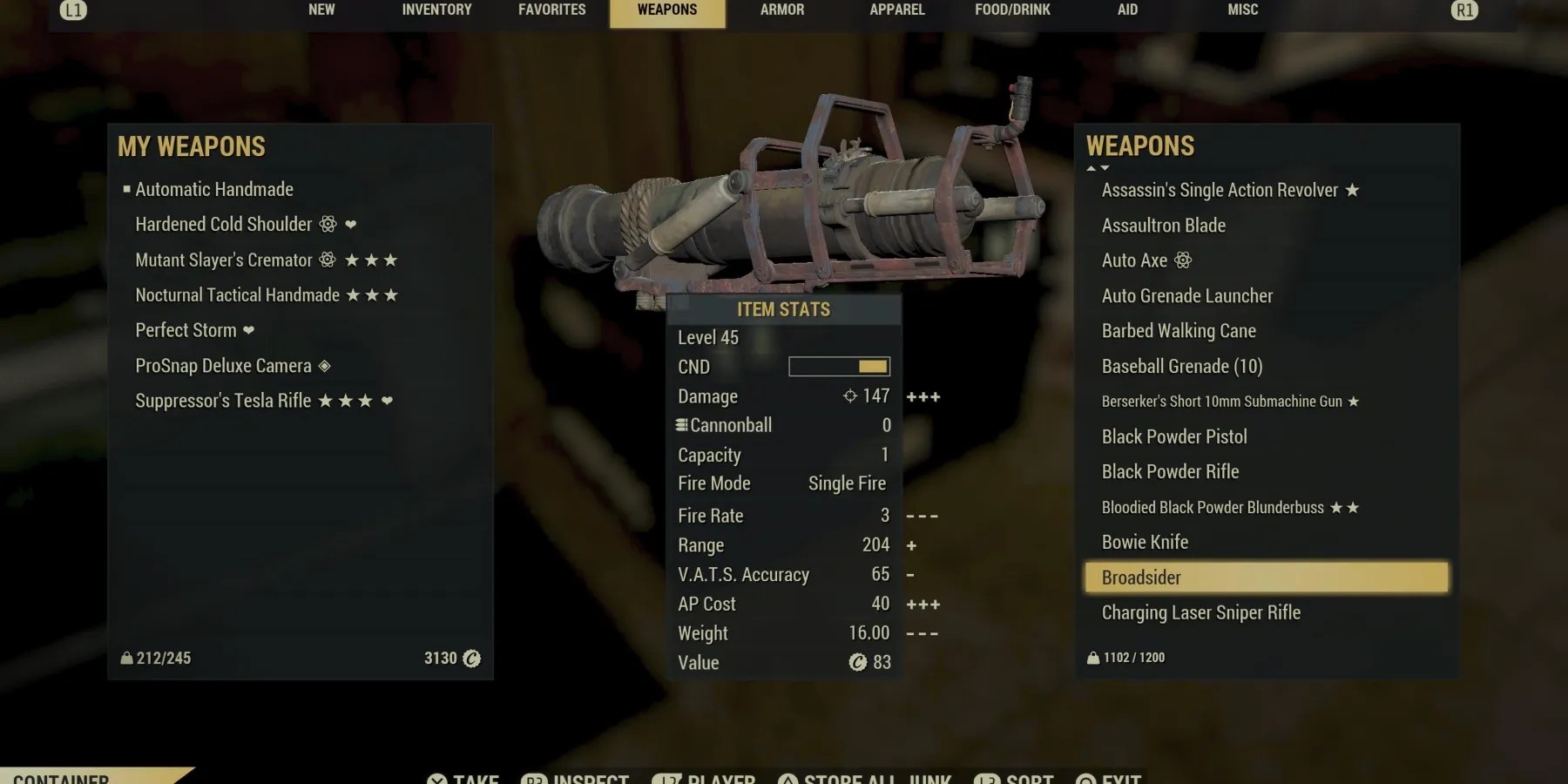1568x784 pixels.
Task: Click the cannonball ammo icon in Item Stats
Action: (680, 425)
